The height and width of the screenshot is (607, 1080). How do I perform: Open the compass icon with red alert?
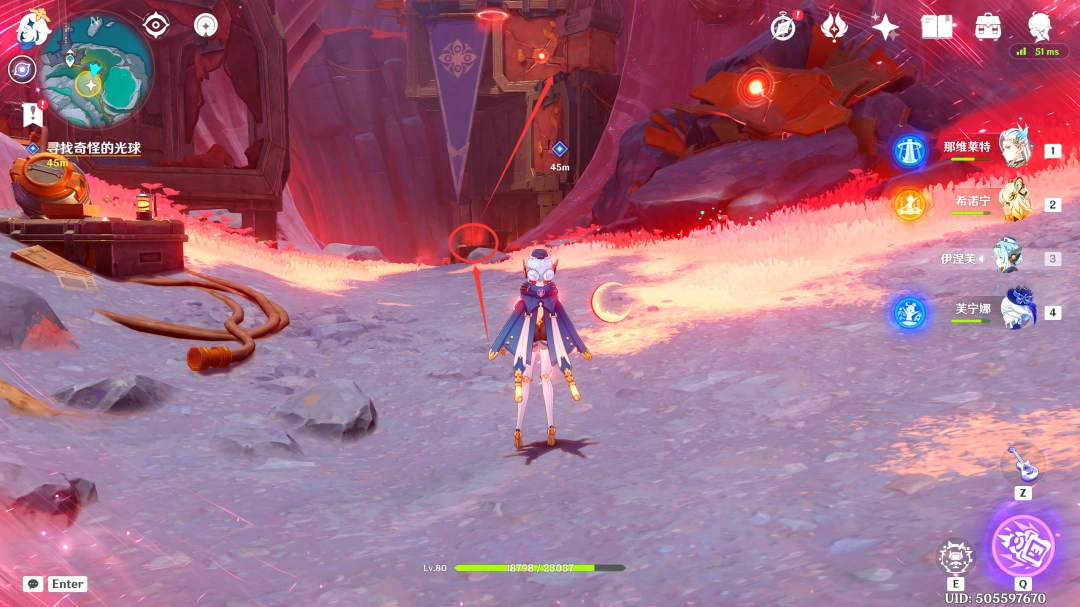click(x=784, y=27)
